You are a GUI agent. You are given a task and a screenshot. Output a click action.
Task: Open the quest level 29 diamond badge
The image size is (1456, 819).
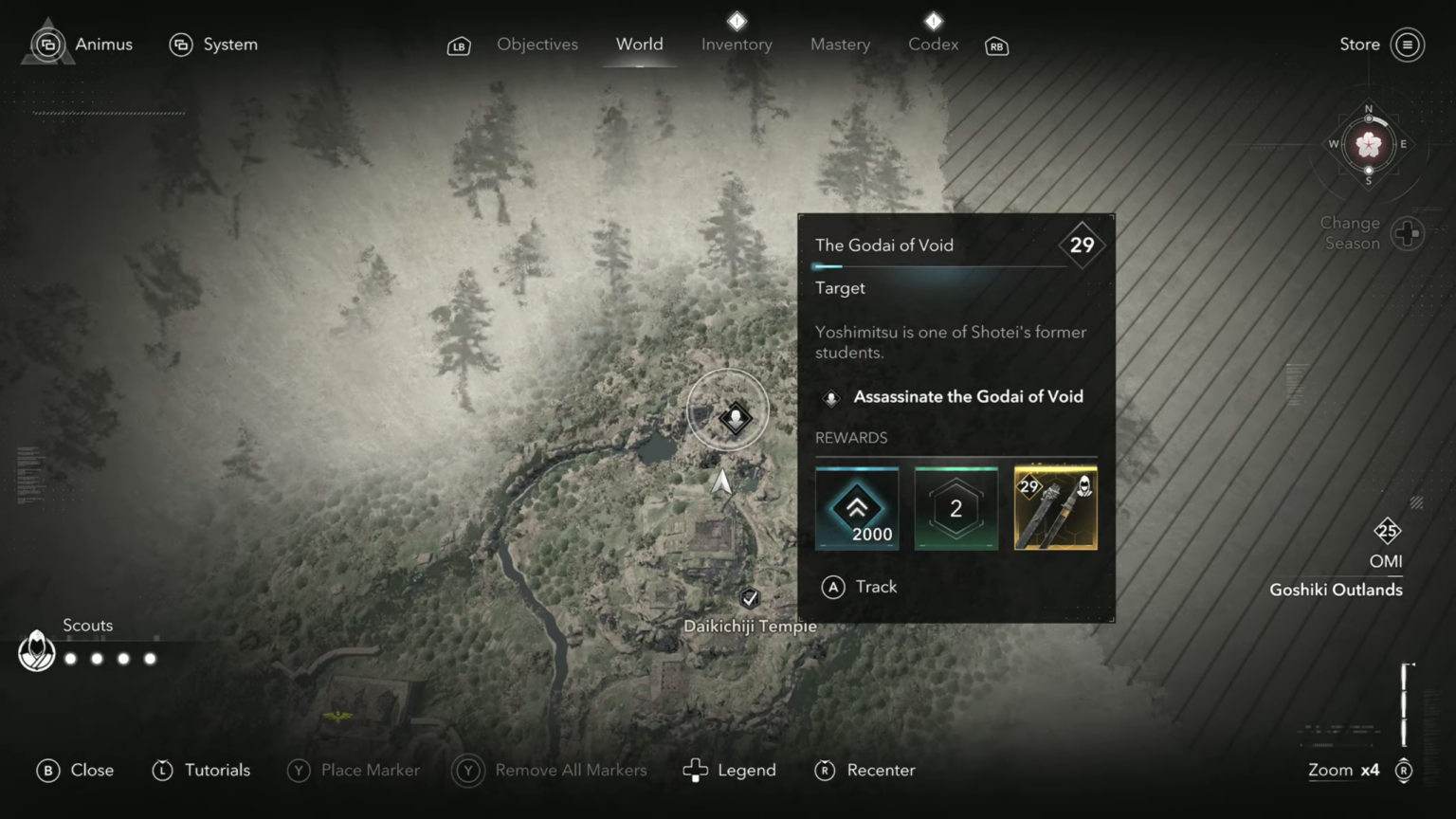pos(1082,246)
